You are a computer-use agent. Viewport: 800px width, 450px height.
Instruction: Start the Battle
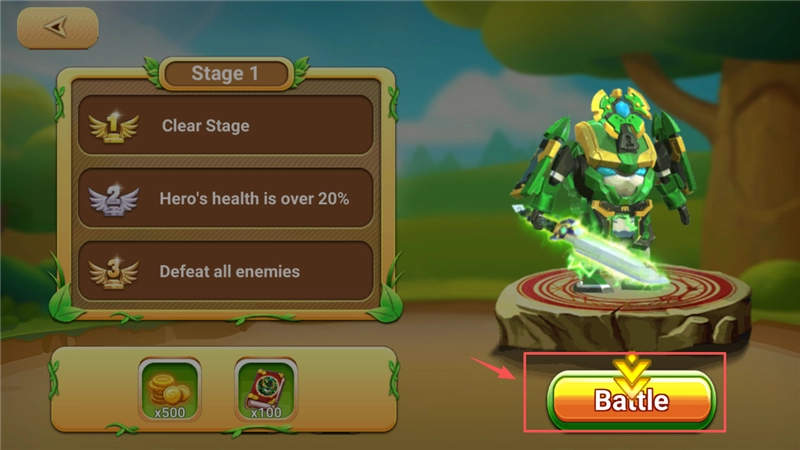coord(632,400)
